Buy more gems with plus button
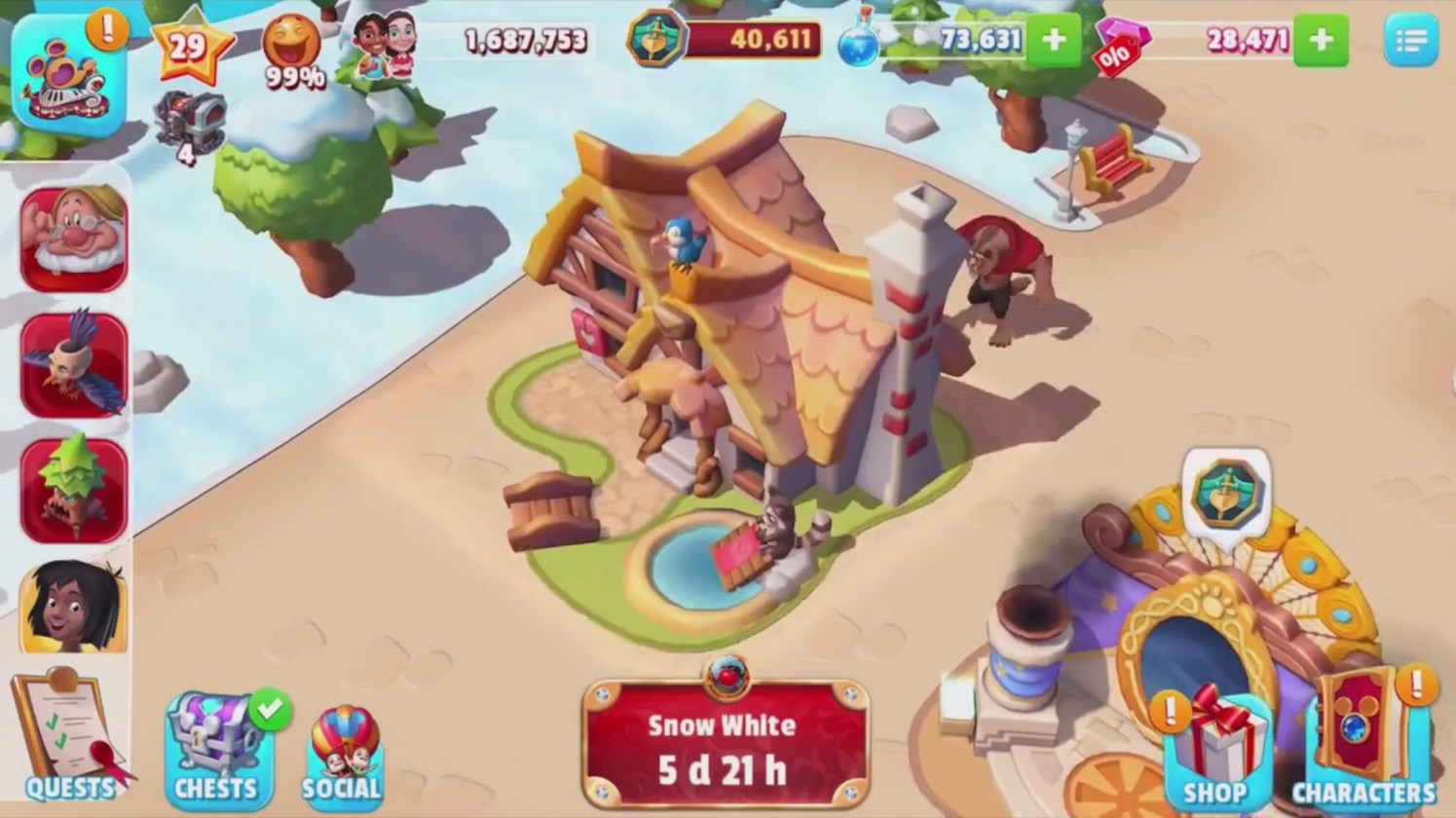The width and height of the screenshot is (1456, 818). (x=1321, y=40)
